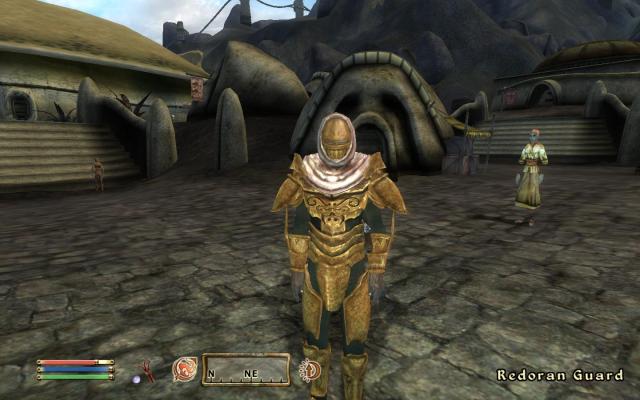This screenshot has width=640, height=400.
Task: Click the equipped weapon icon
Action: point(149,369)
